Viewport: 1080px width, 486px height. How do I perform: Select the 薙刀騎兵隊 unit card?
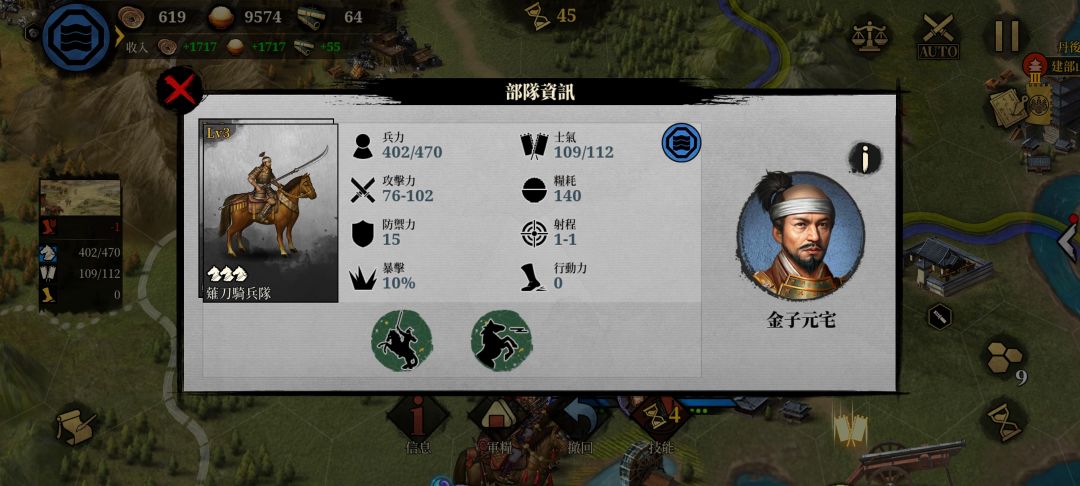point(269,211)
